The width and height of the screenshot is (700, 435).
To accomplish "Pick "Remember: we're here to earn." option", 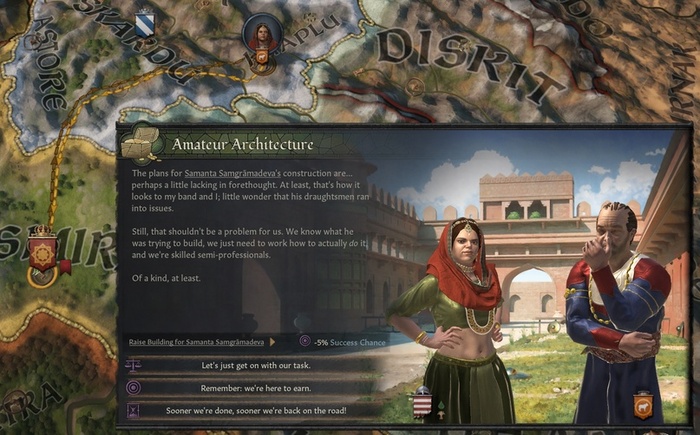I will pos(255,387).
